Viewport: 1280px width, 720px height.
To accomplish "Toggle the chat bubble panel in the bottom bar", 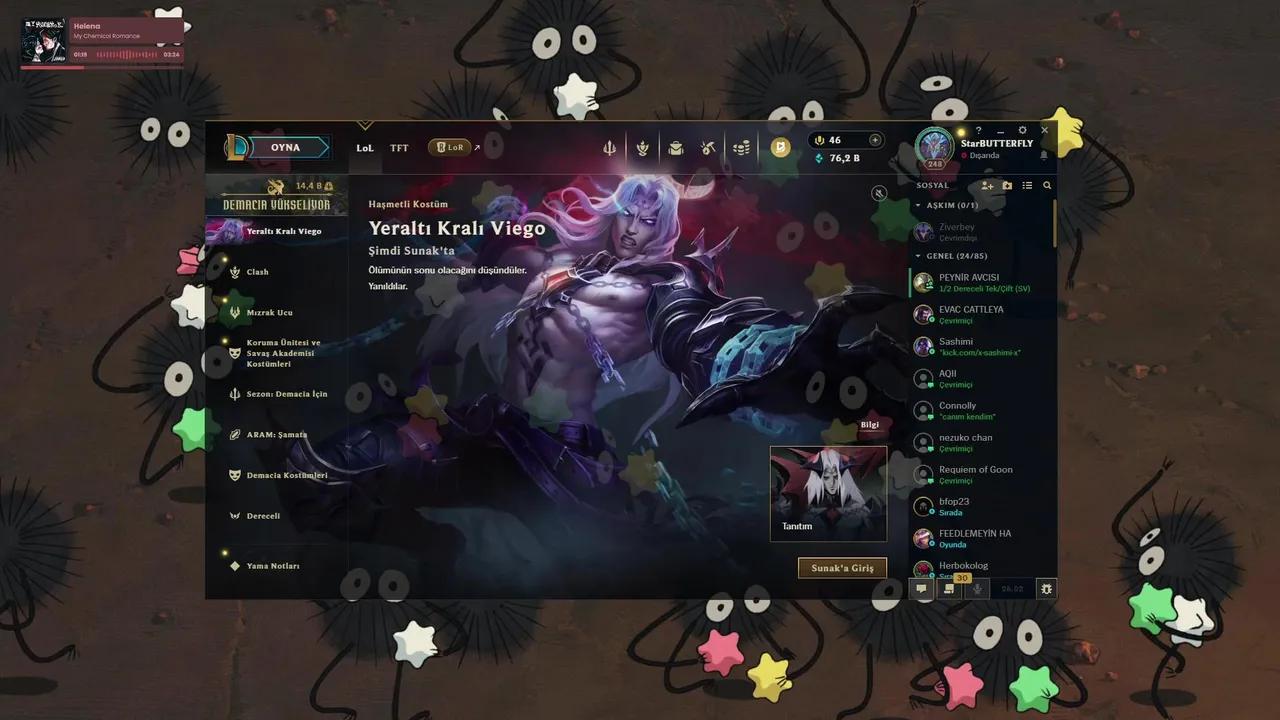I will point(921,589).
